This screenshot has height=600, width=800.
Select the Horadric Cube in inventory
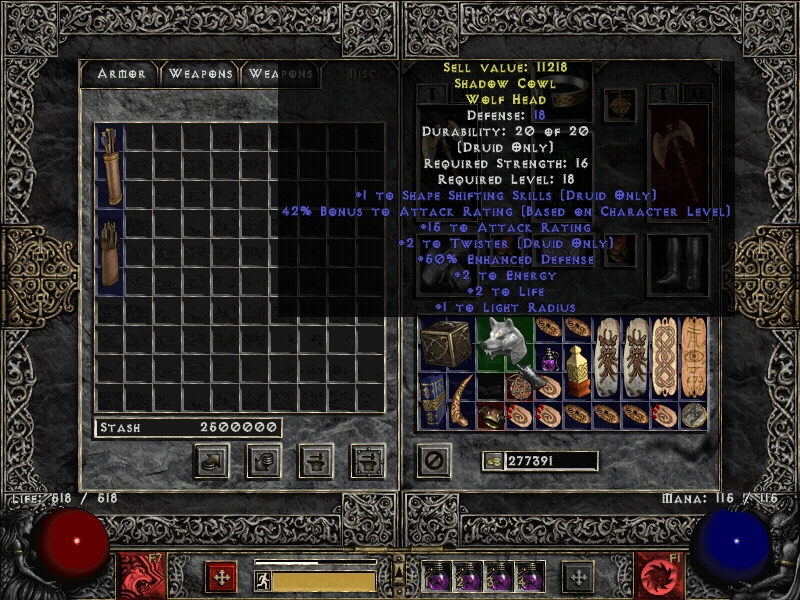click(x=446, y=344)
